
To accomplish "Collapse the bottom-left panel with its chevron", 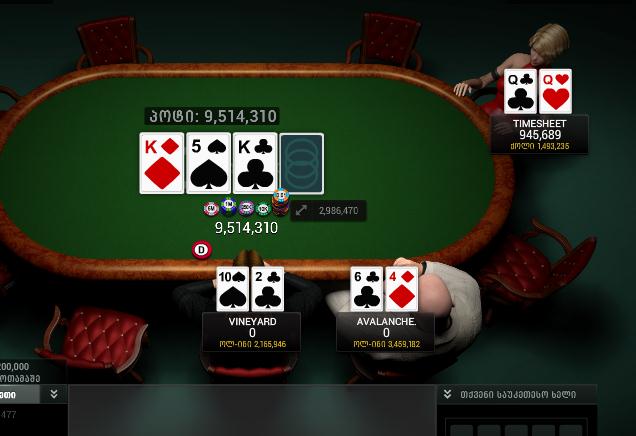I will (53, 395).
